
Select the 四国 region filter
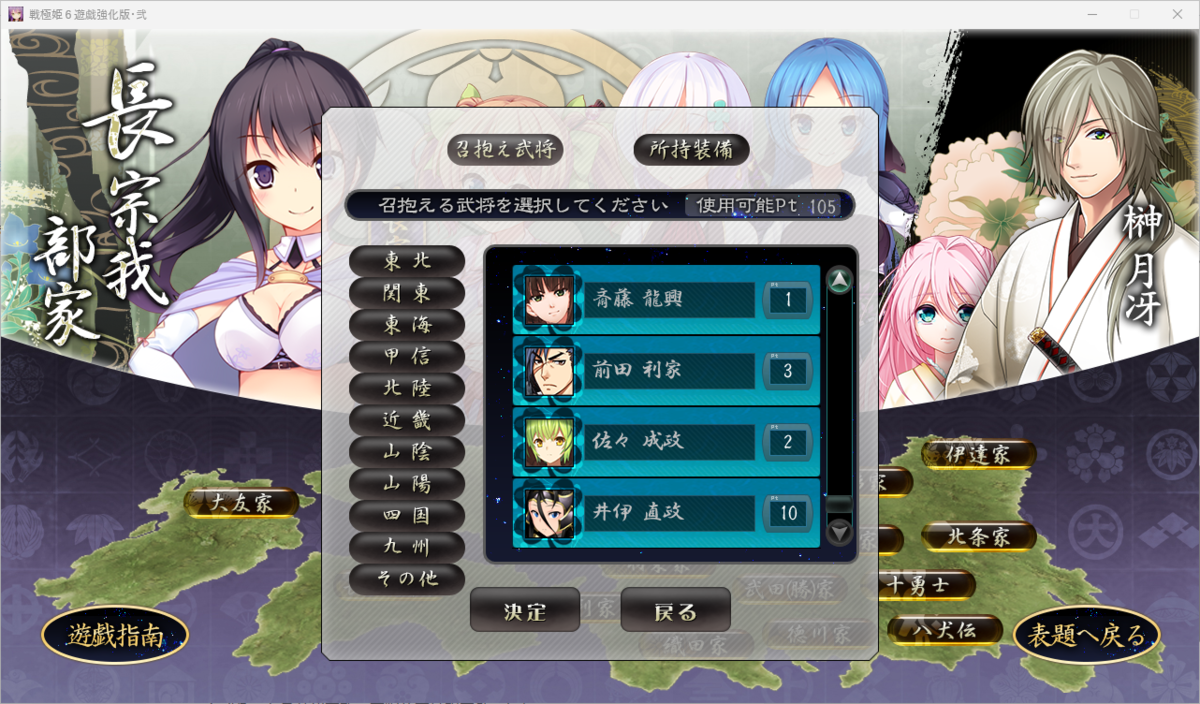(407, 516)
